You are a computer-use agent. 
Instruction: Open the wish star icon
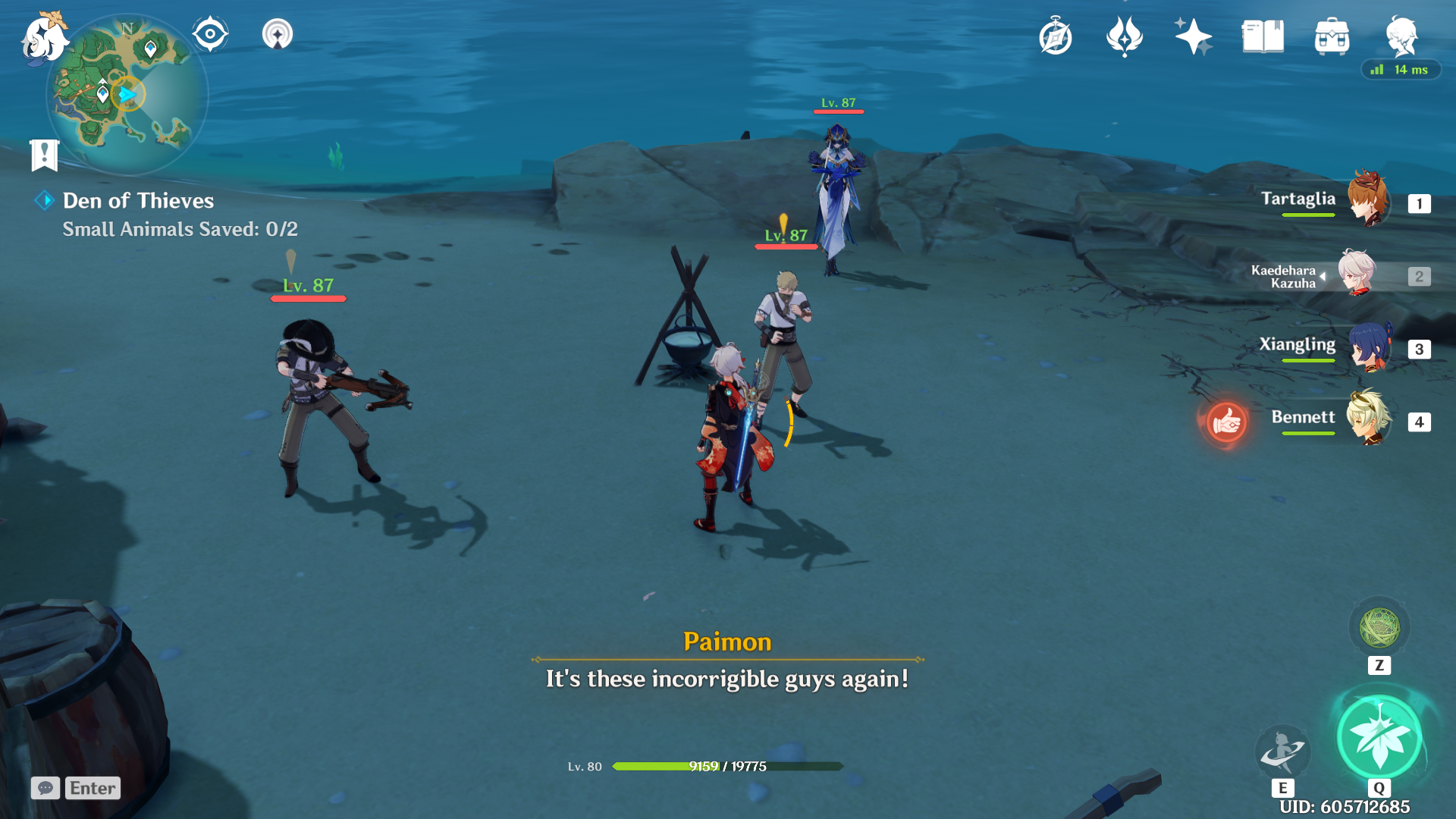(x=1193, y=36)
